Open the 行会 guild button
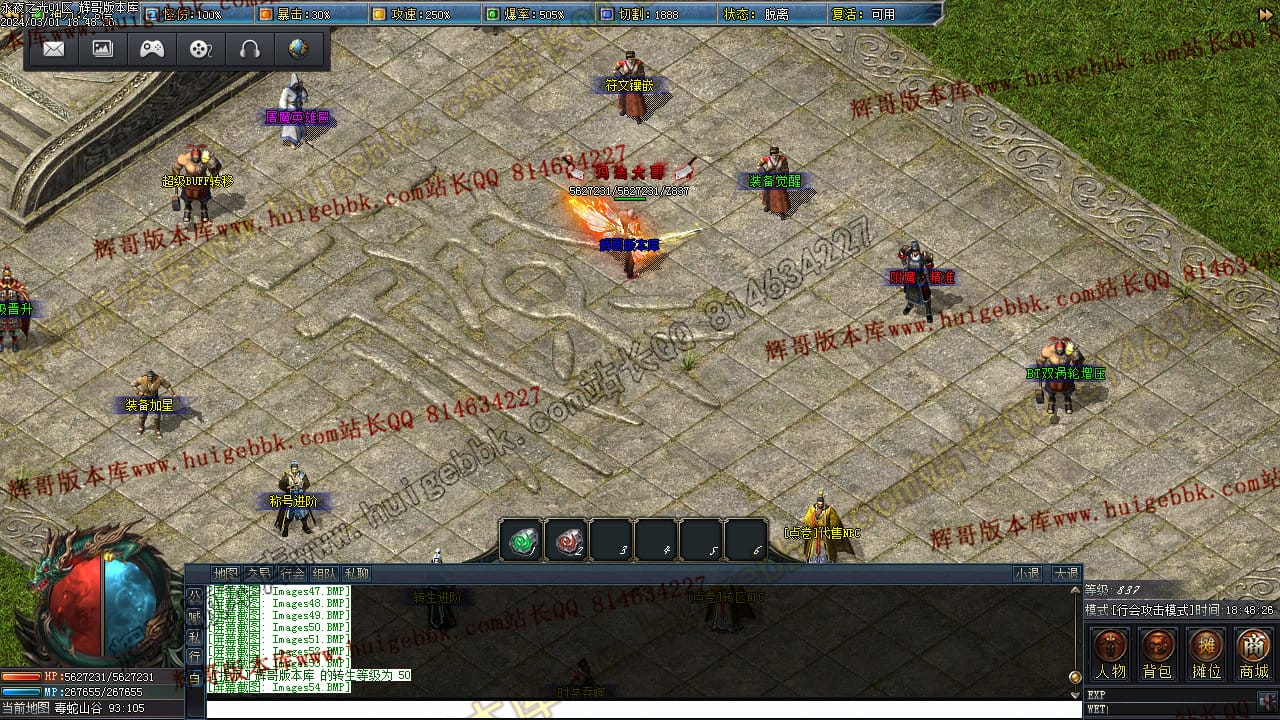The width and height of the screenshot is (1280, 720). (292, 573)
